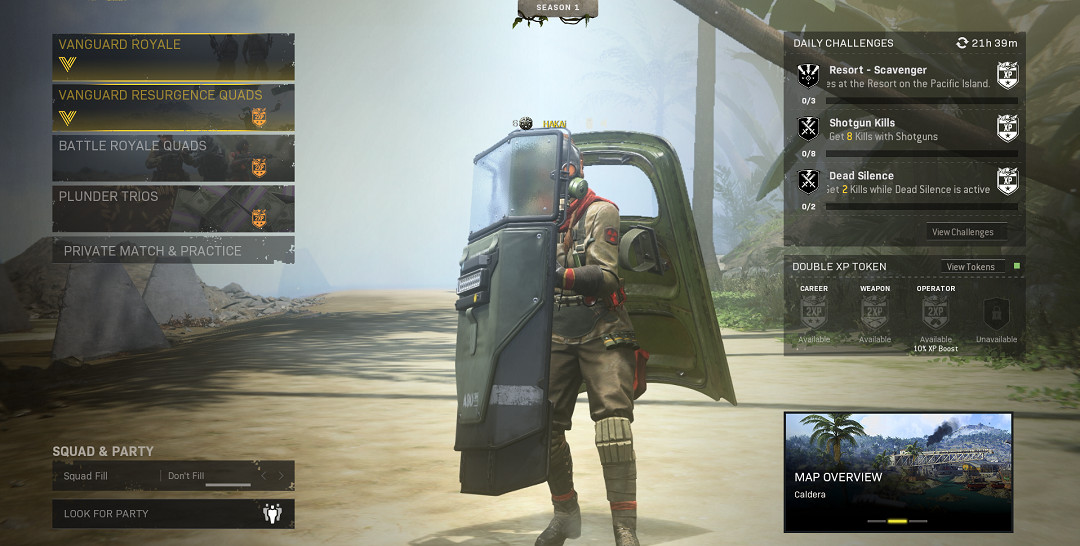Activate the Weapon double XP token
Image resolution: width=1080 pixels, height=546 pixels.
pos(875,313)
